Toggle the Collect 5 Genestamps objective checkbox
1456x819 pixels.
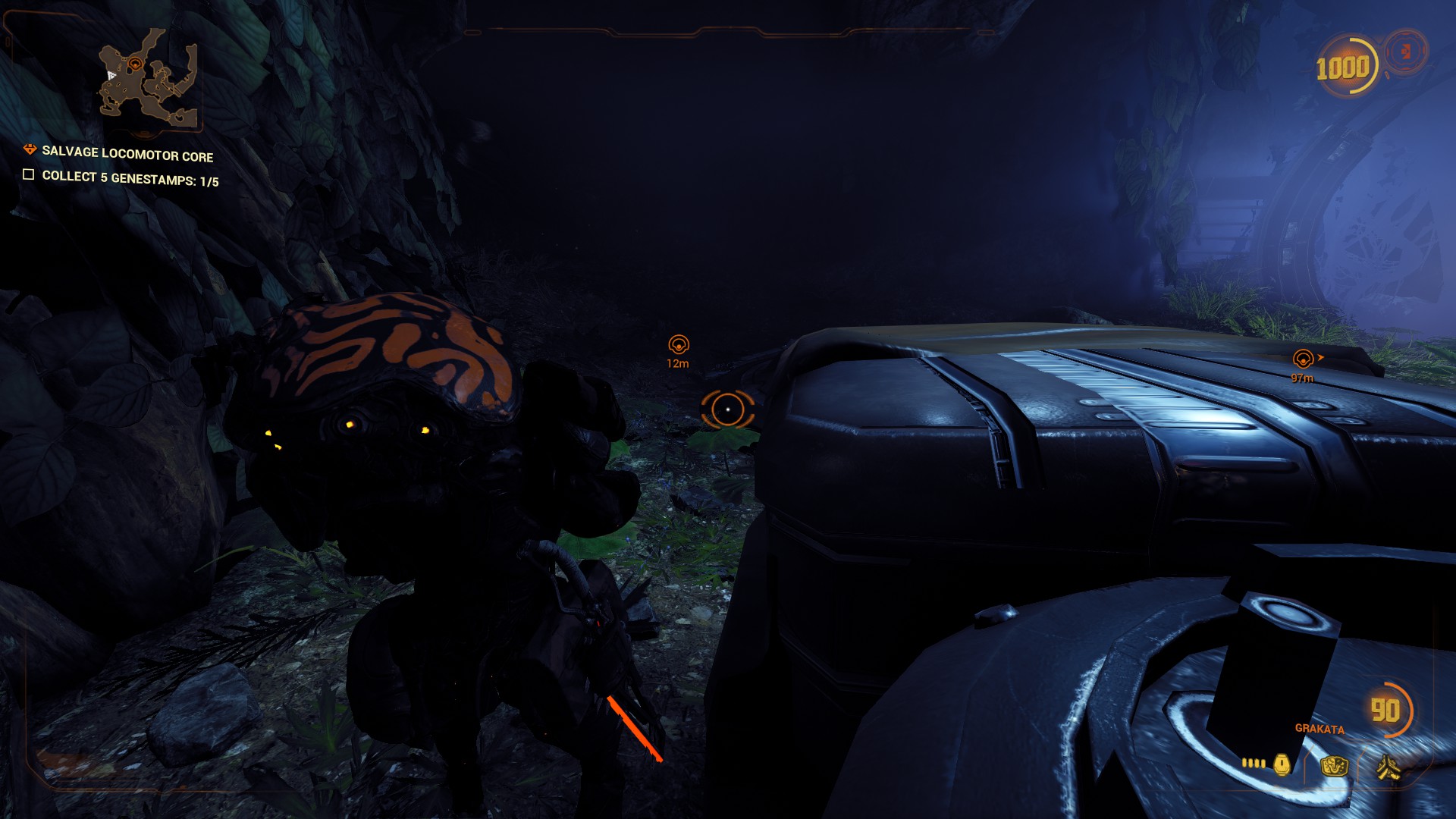click(x=29, y=176)
